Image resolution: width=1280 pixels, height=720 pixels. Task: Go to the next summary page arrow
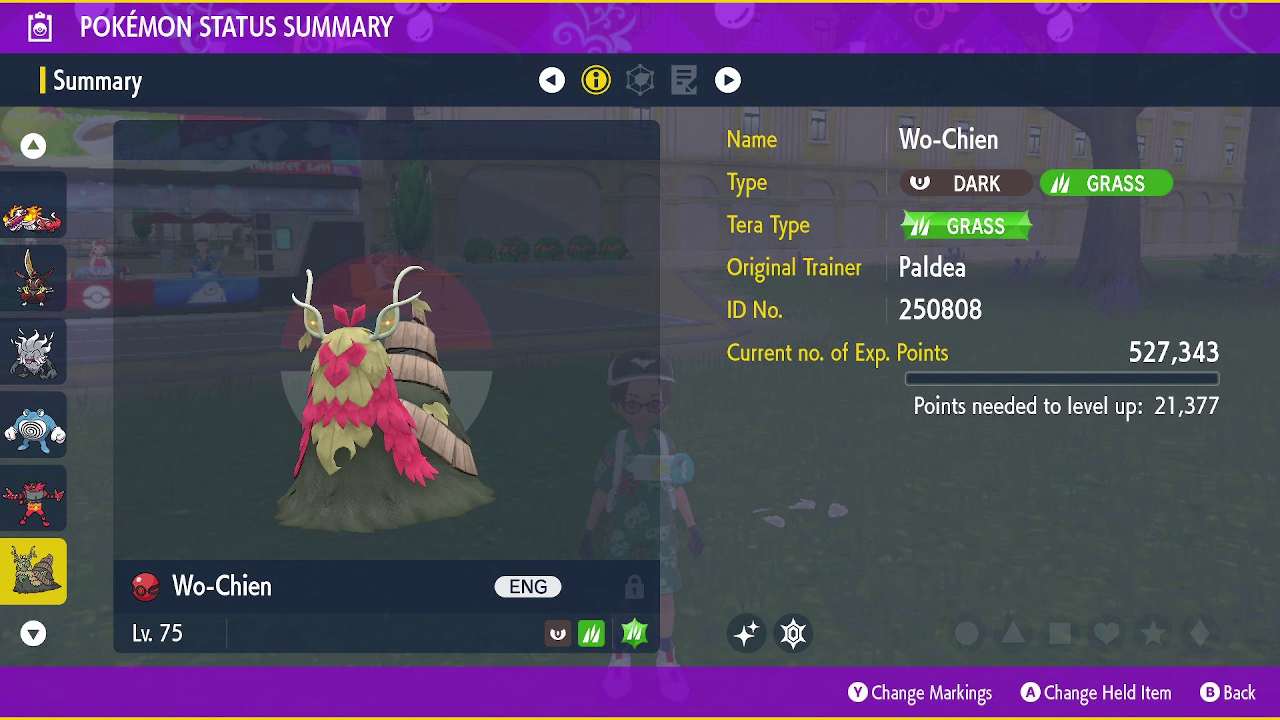728,80
